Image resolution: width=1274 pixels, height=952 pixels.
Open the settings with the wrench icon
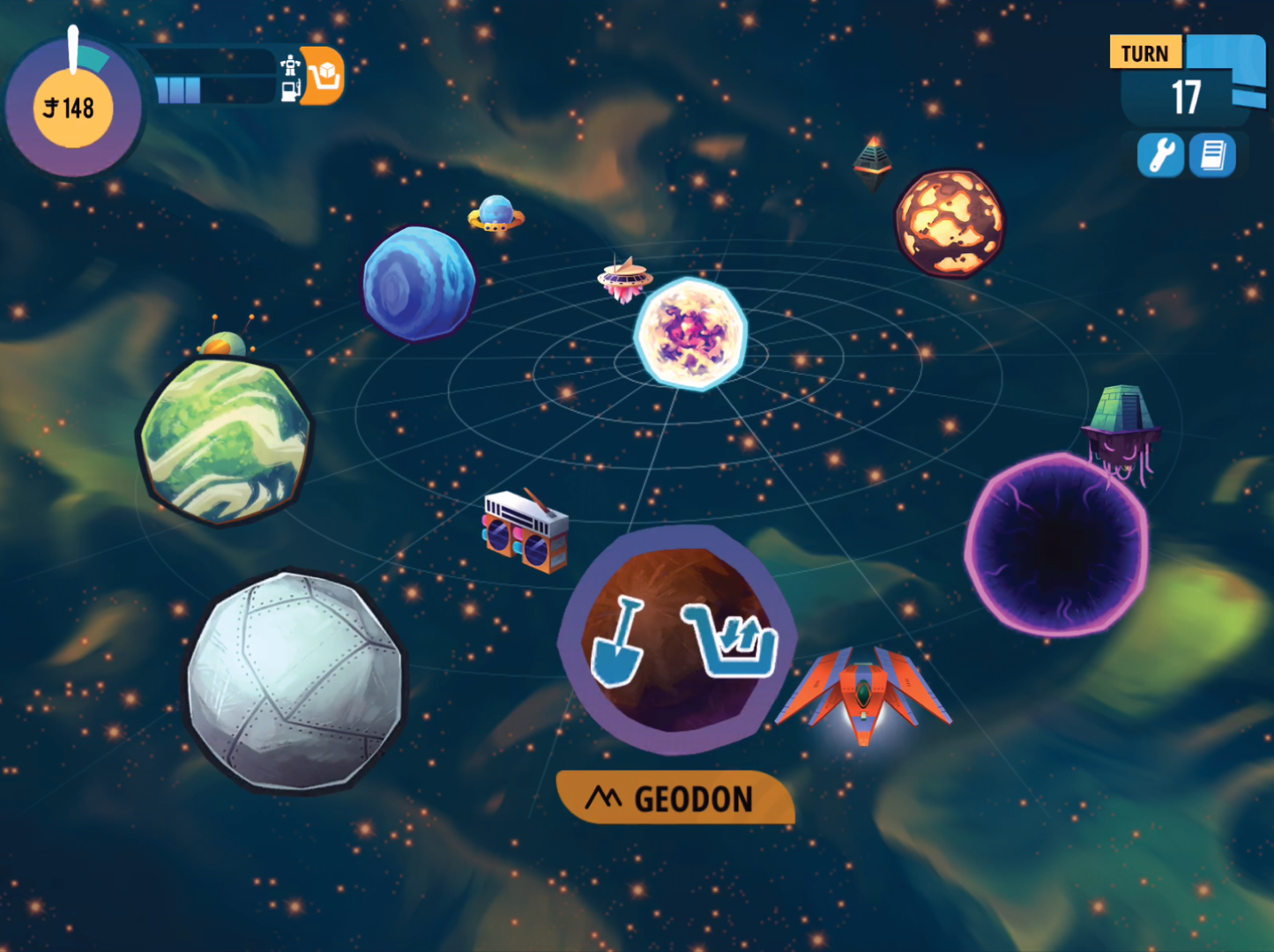pyautogui.click(x=1160, y=155)
